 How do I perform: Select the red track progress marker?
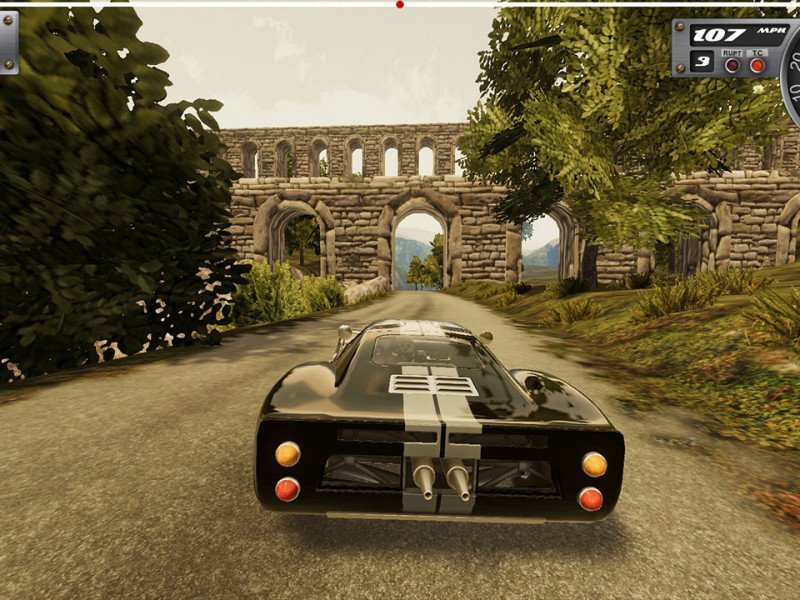pyautogui.click(x=400, y=5)
